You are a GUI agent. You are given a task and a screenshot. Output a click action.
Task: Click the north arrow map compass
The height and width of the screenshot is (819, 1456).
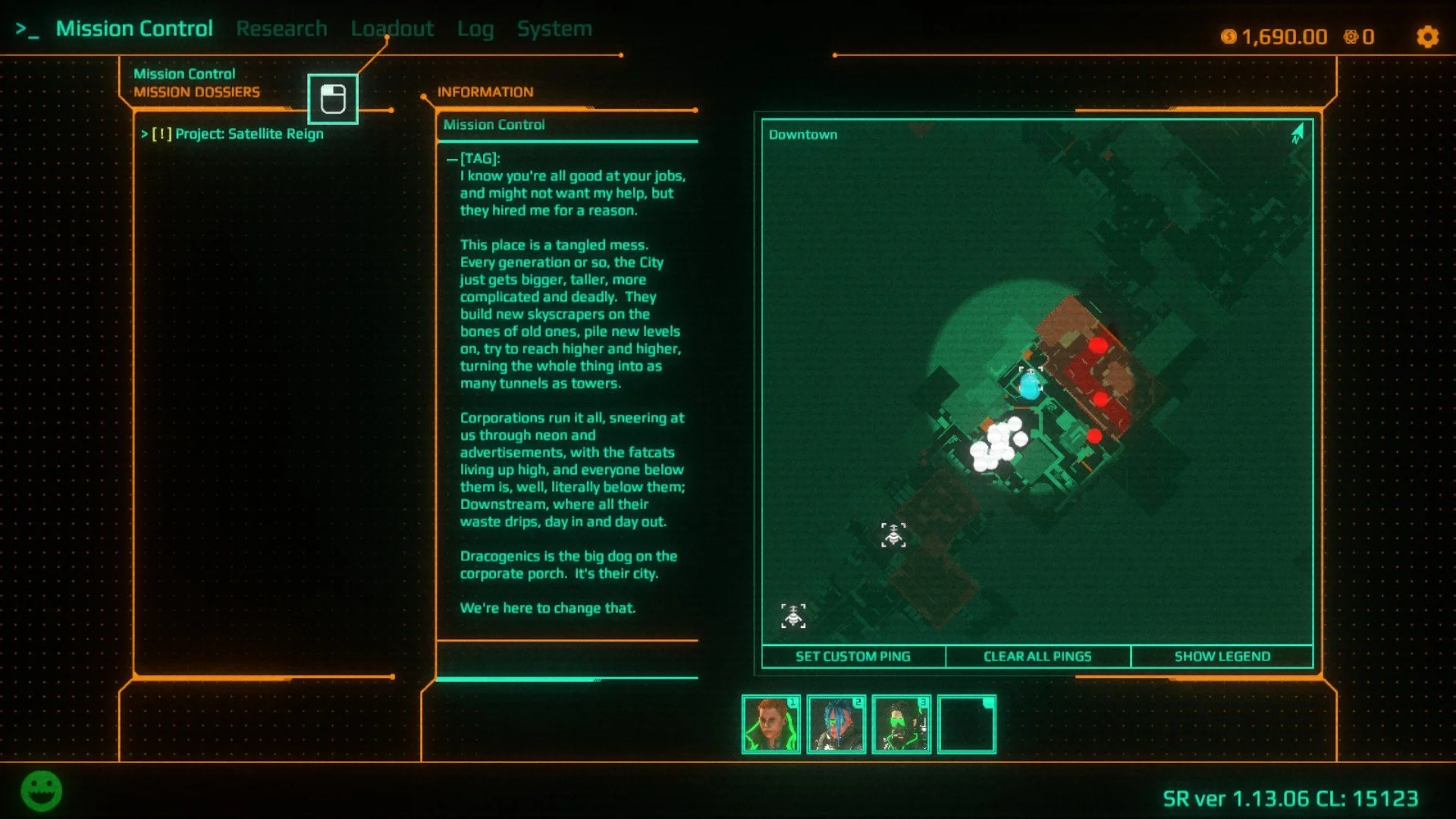(1298, 134)
